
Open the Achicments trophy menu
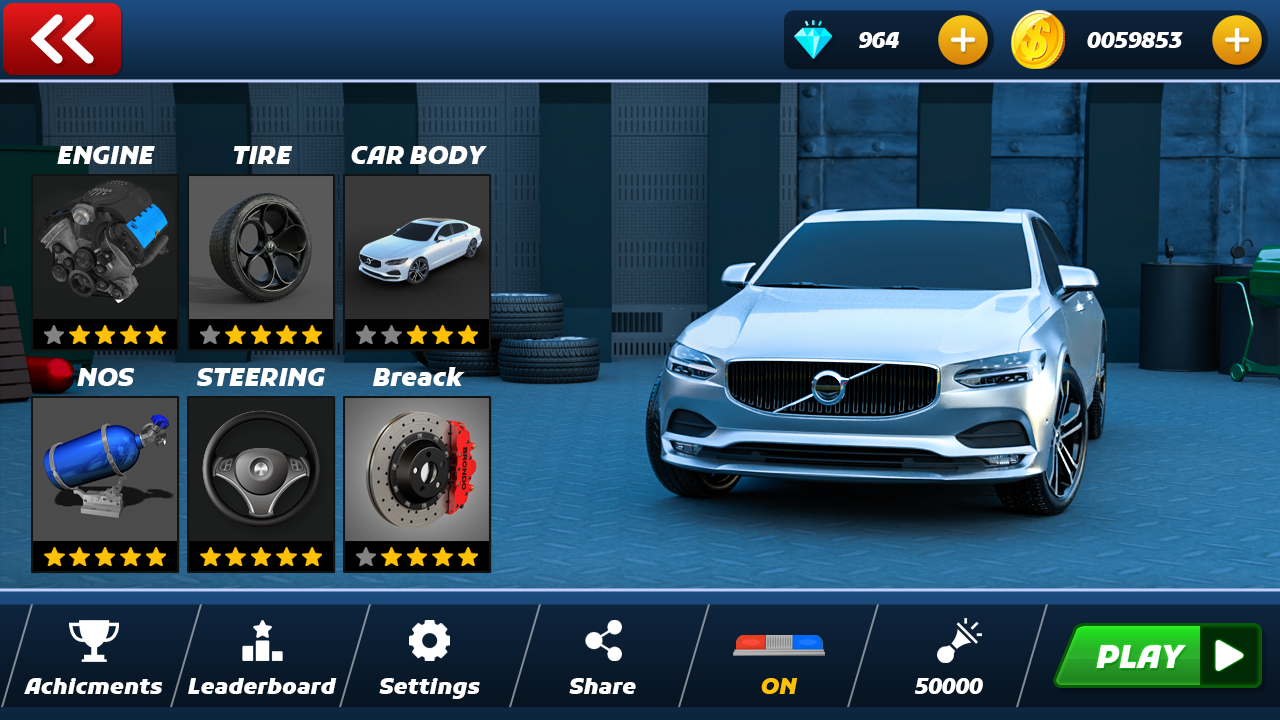[x=94, y=657]
